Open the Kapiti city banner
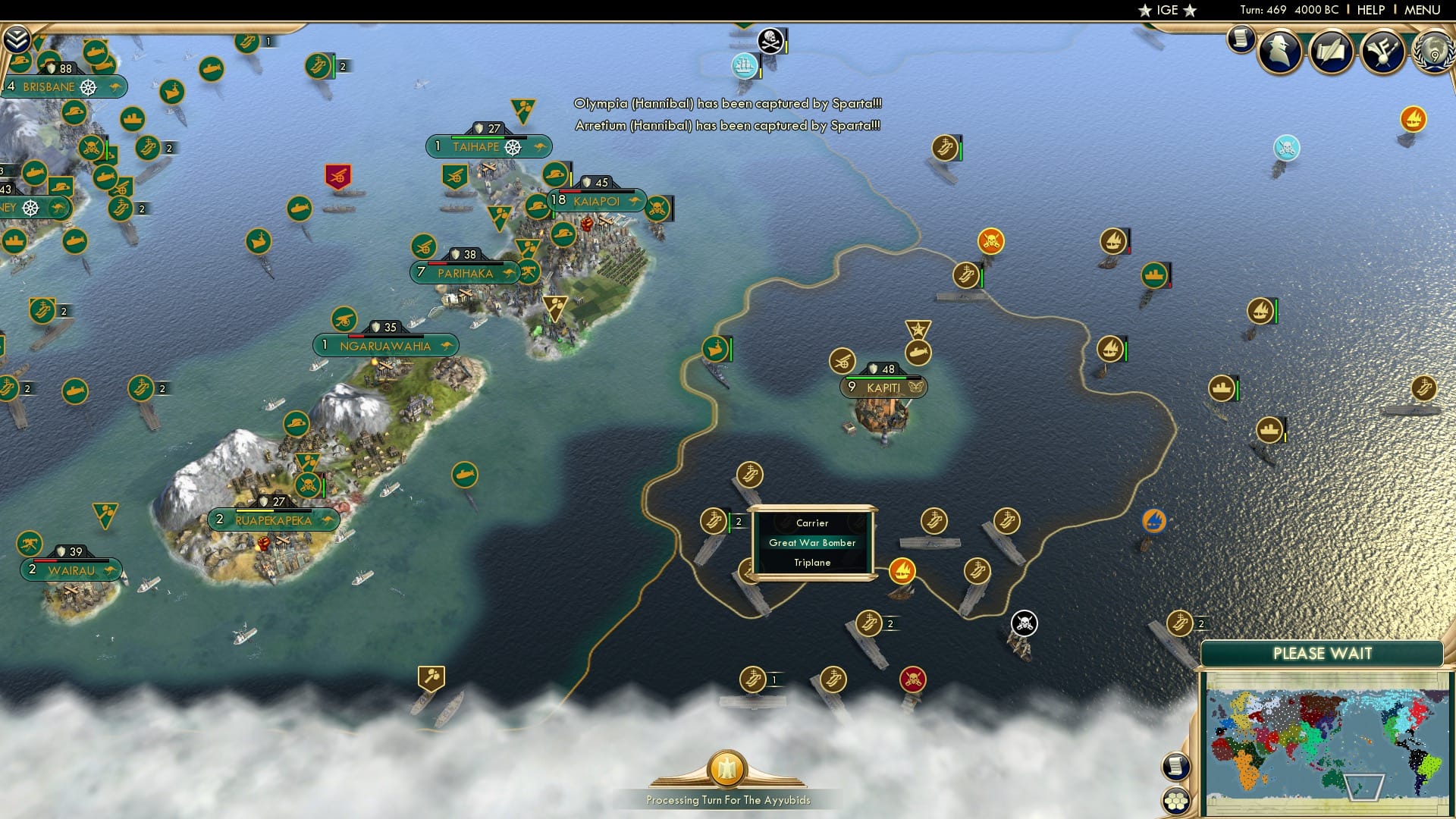 pyautogui.click(x=883, y=387)
